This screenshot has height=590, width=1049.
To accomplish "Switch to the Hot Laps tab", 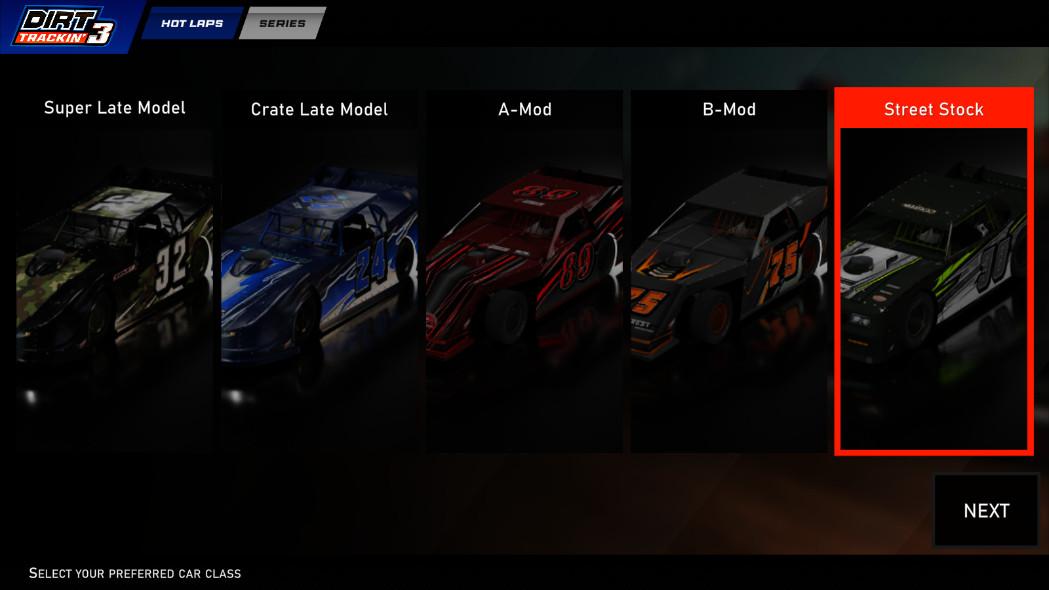I will (192, 23).
